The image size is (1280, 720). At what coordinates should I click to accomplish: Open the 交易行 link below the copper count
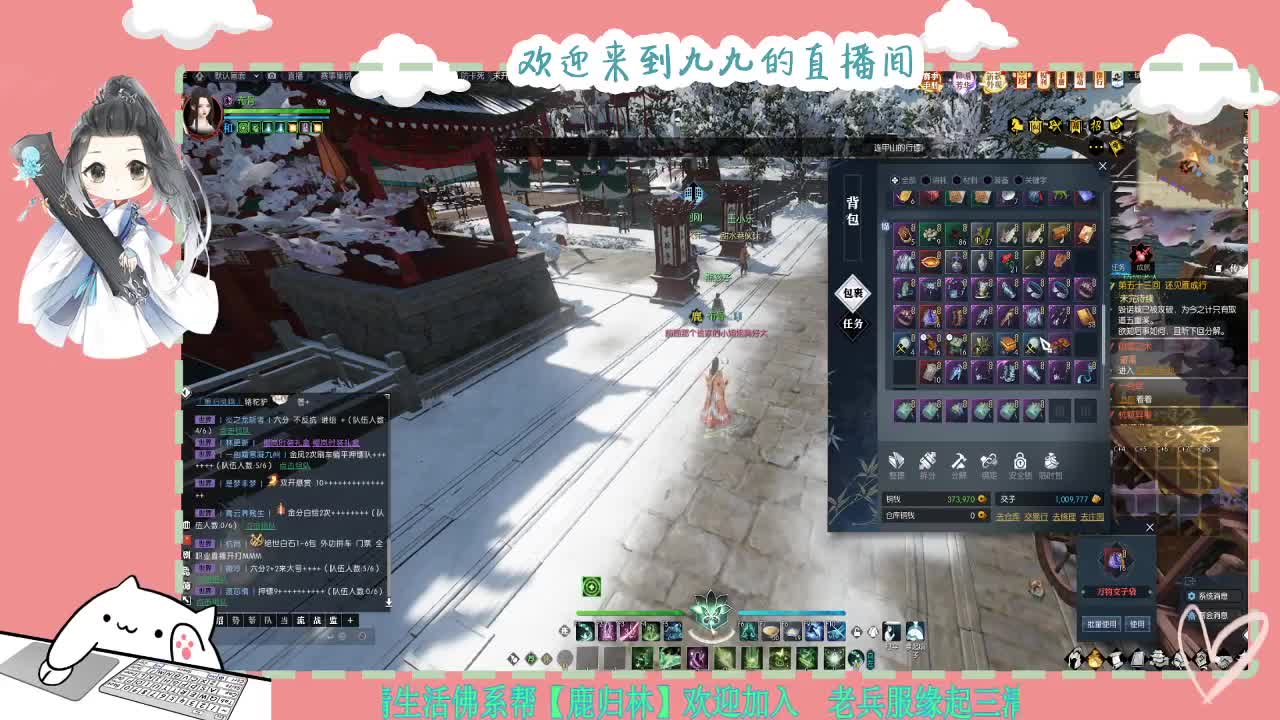tap(1037, 516)
